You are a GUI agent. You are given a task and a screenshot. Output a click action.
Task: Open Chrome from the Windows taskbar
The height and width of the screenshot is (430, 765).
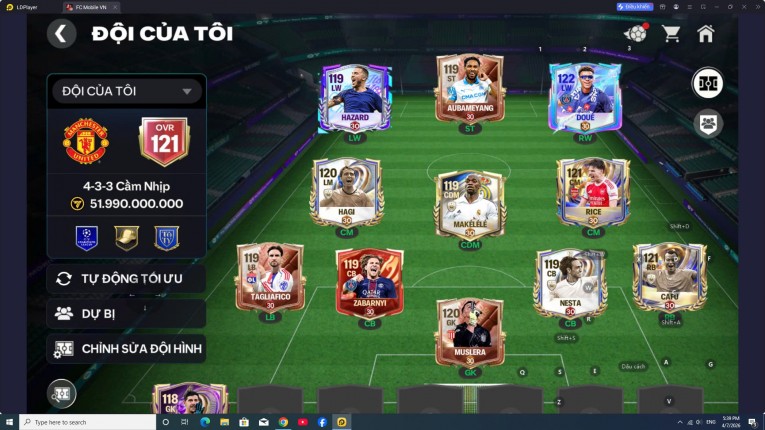point(284,422)
